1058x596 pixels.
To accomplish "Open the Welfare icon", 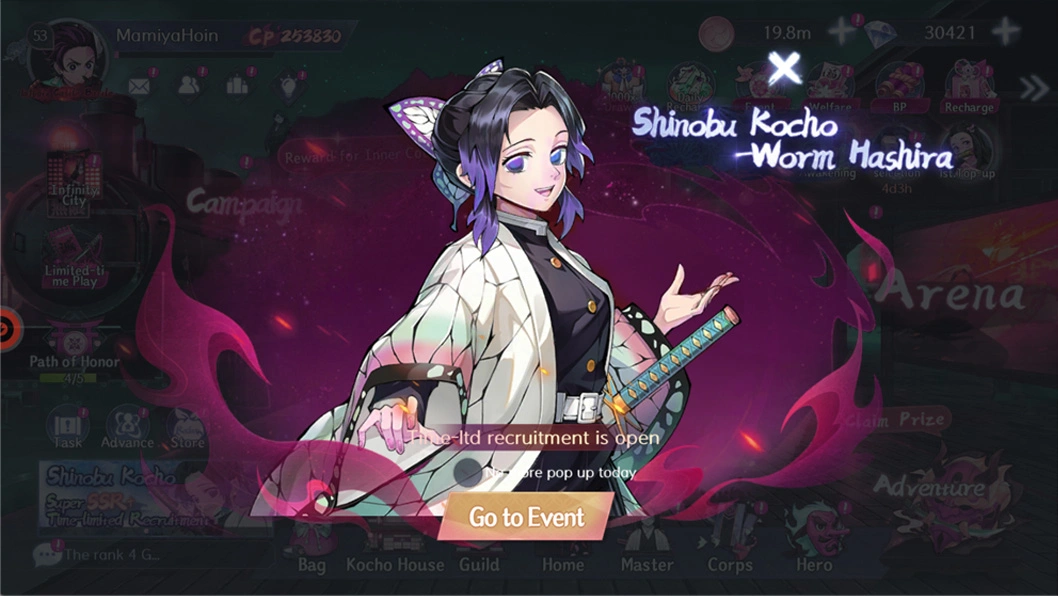I will 830,88.
